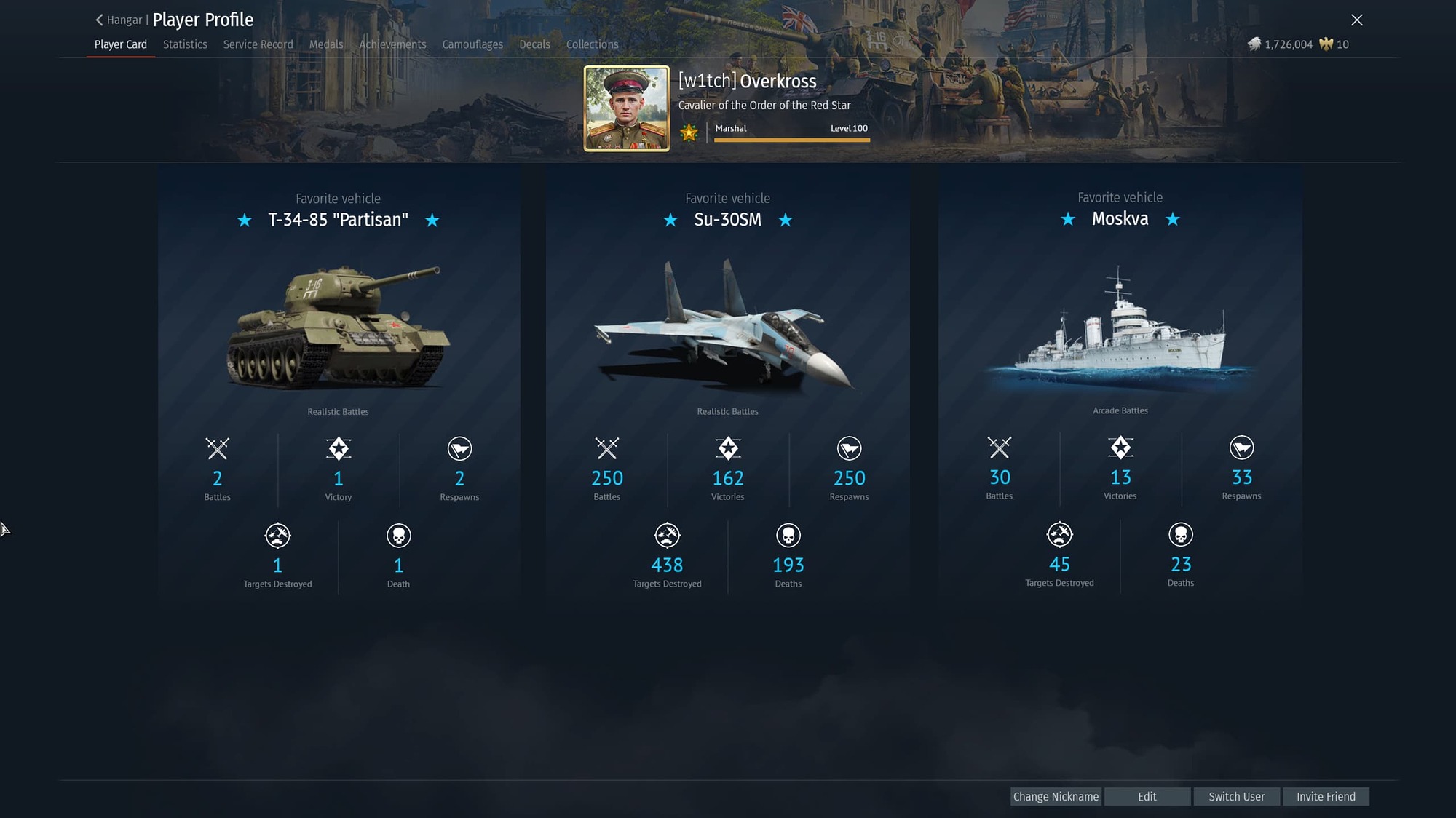Click the Silver Lions currency icon at top right
1456x818 pixels.
pos(1254,44)
